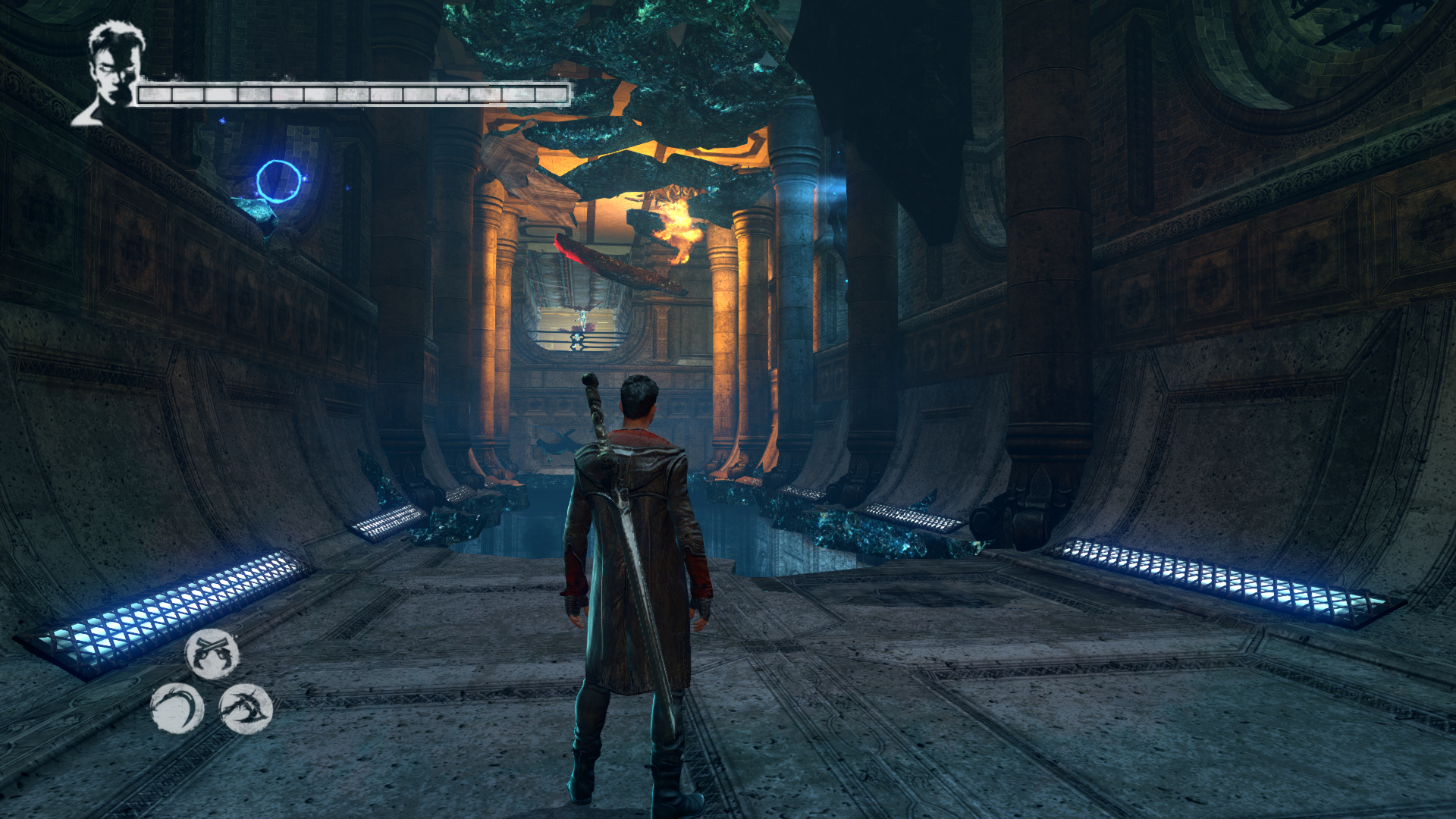
Task: Choose the curved scythe weapon icon
Action: (x=177, y=708)
